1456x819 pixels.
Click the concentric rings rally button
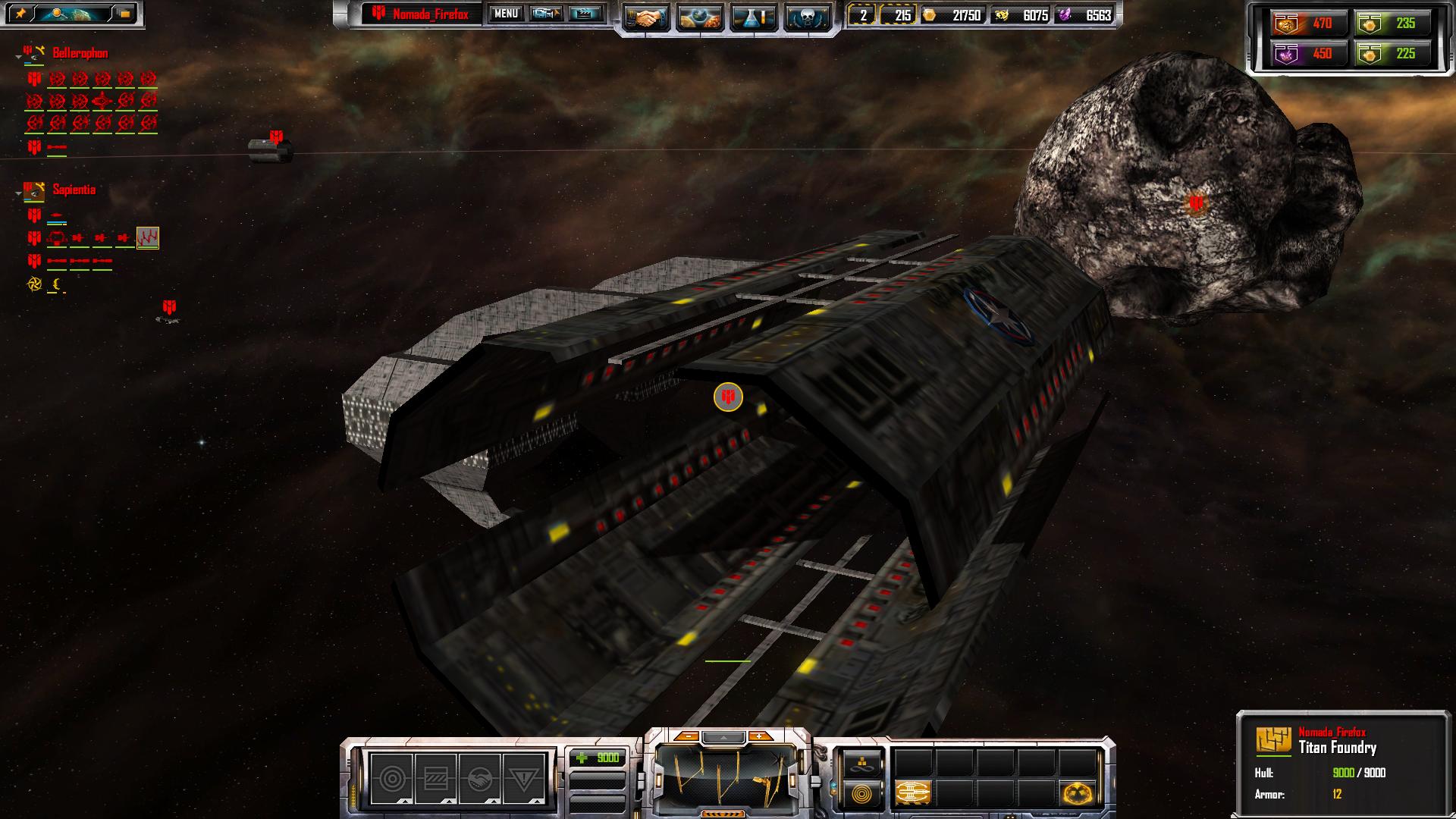(862, 794)
